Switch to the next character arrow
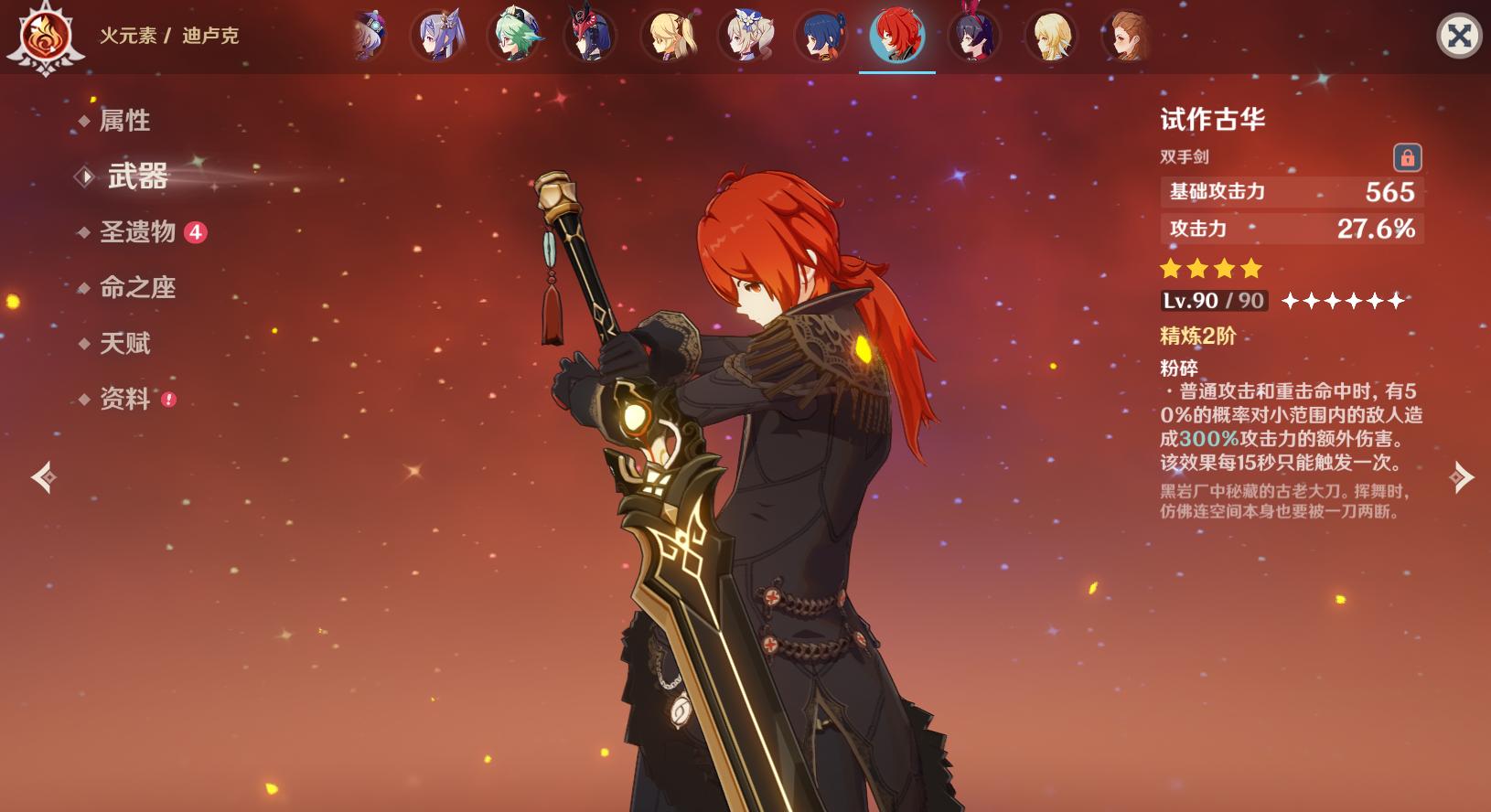Viewport: 1491px width, 812px height. pos(1461,477)
